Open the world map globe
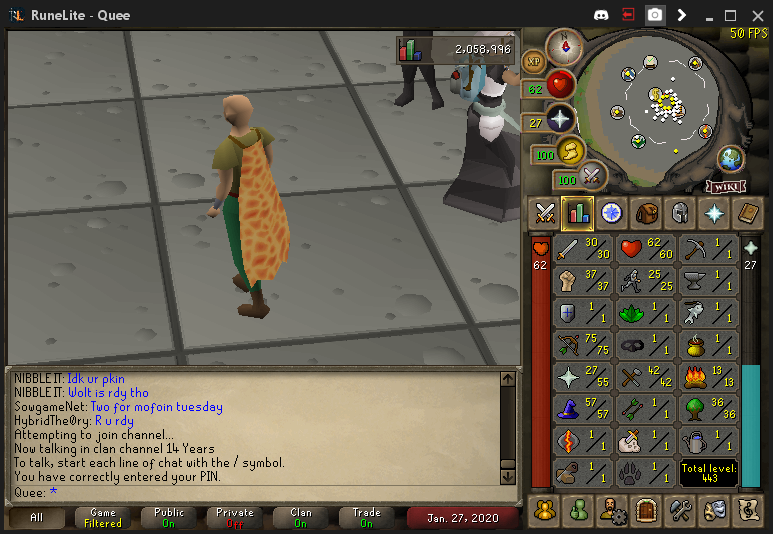The image size is (773, 534). pyautogui.click(x=731, y=158)
